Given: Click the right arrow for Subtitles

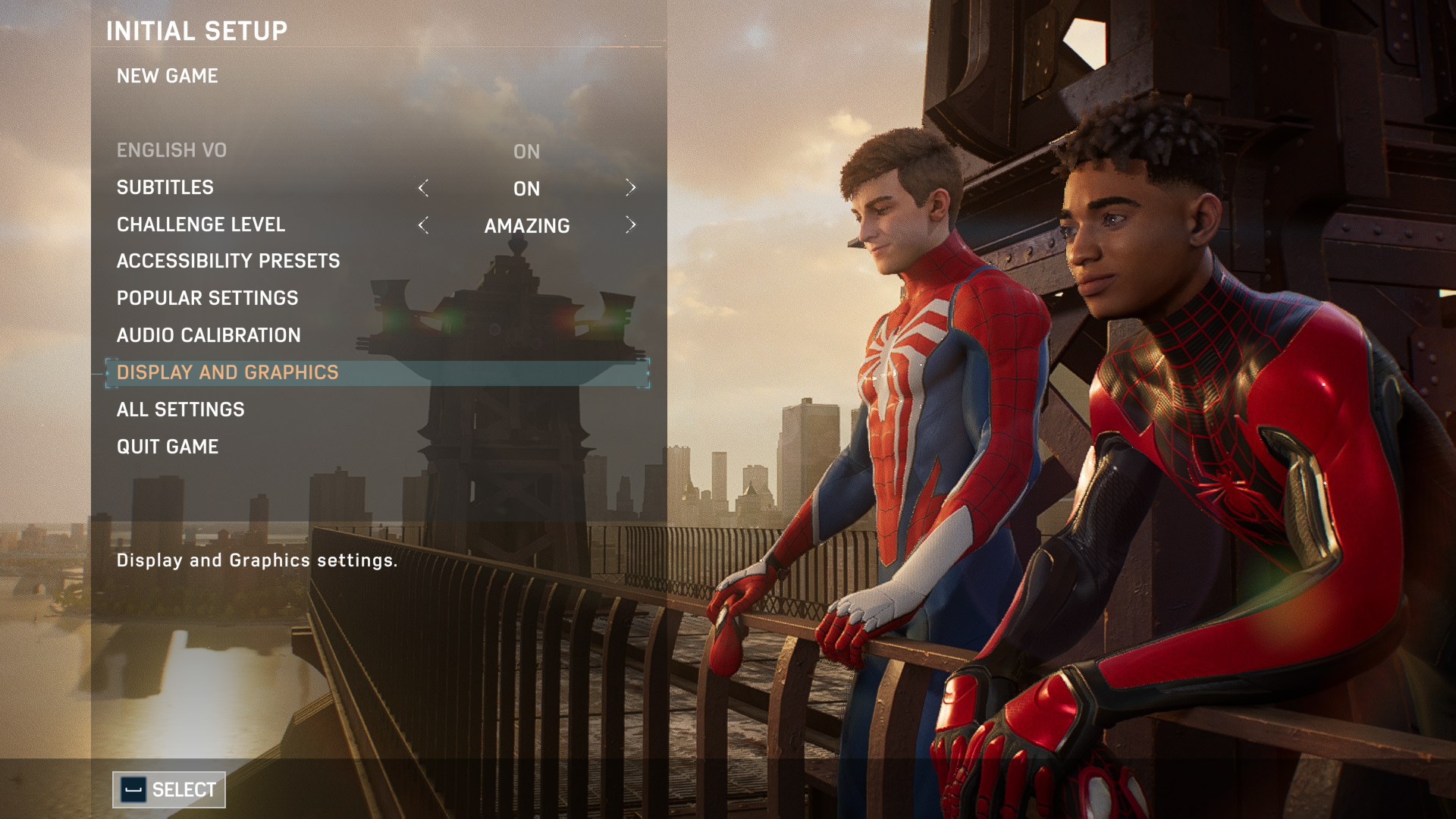Looking at the screenshot, I should pyautogui.click(x=630, y=188).
